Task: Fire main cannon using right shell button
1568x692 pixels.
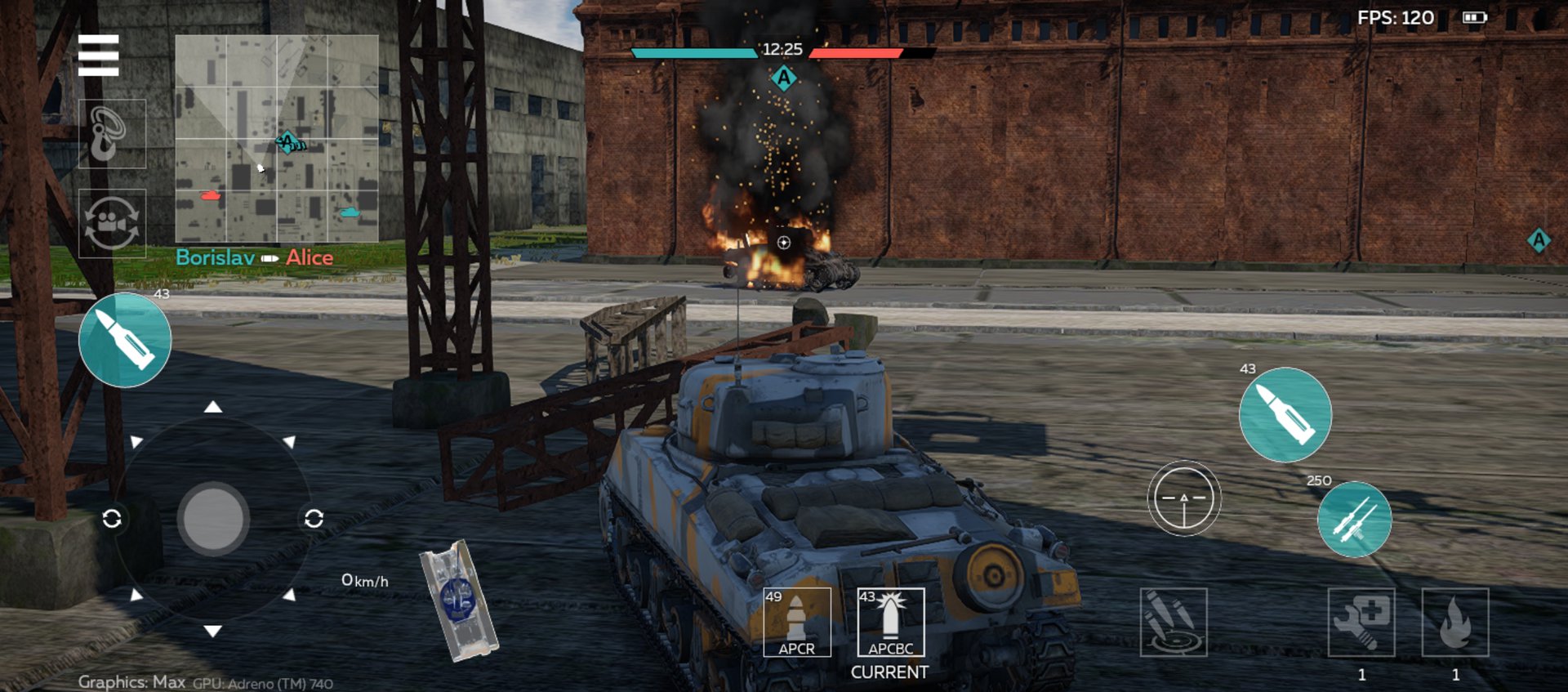Action: [x=1285, y=415]
